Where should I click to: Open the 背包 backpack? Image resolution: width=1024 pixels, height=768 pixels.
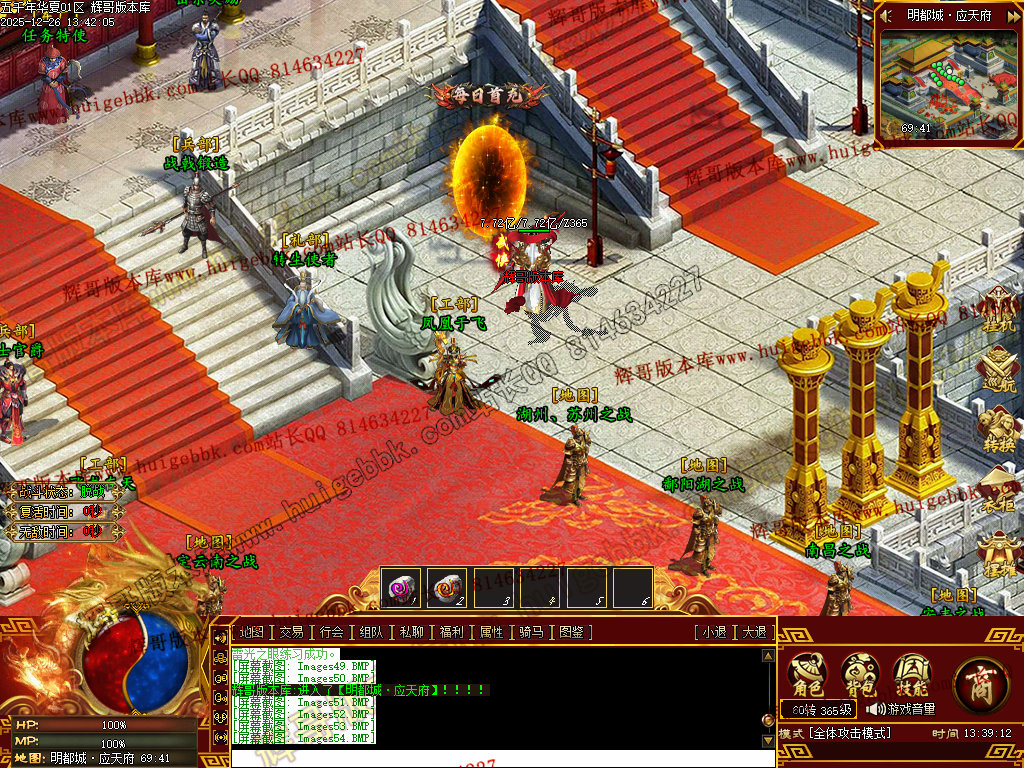[859, 674]
